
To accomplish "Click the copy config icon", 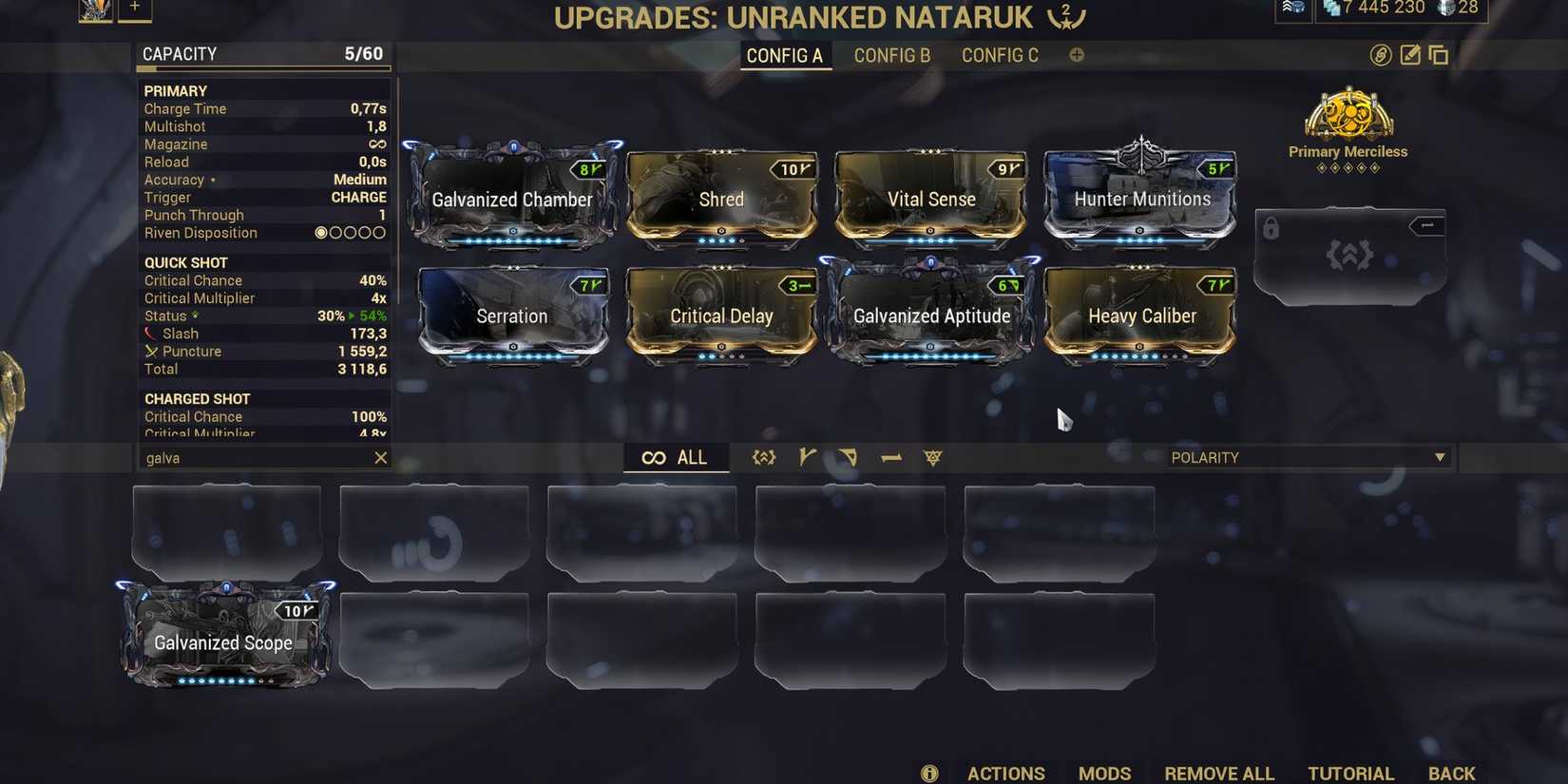I will (x=1438, y=54).
